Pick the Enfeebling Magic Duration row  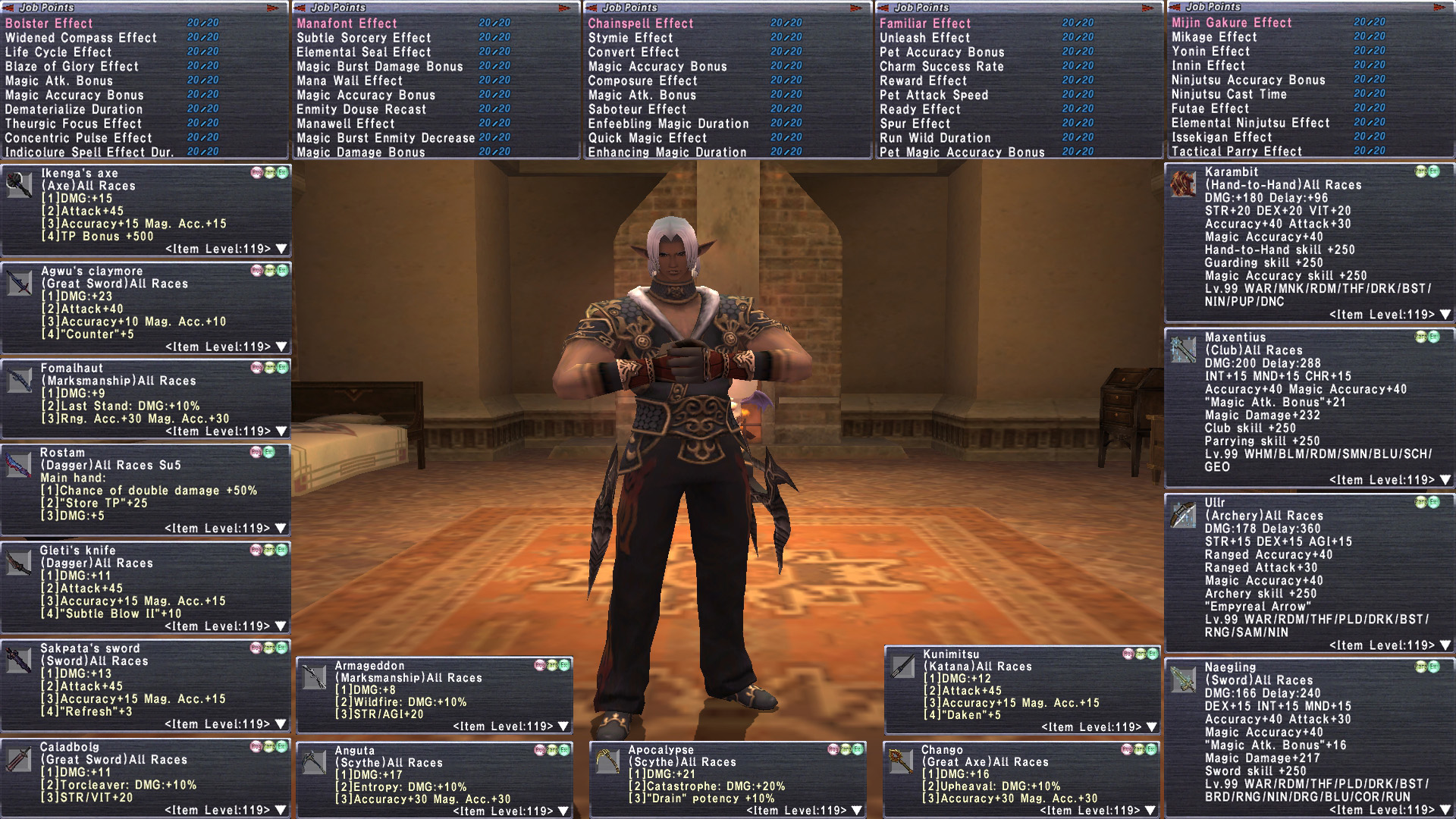point(668,124)
